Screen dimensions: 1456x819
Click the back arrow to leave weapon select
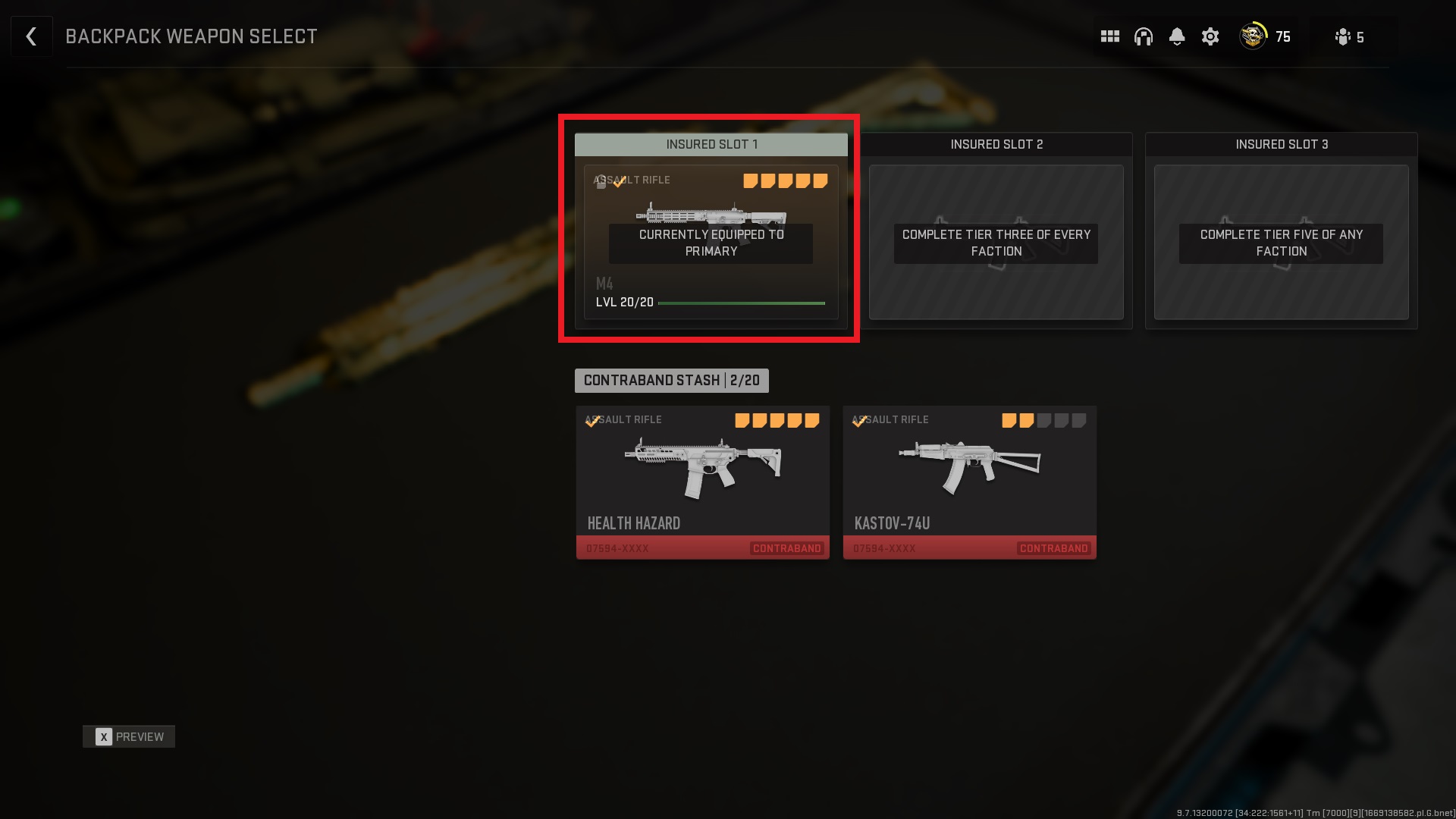[31, 36]
